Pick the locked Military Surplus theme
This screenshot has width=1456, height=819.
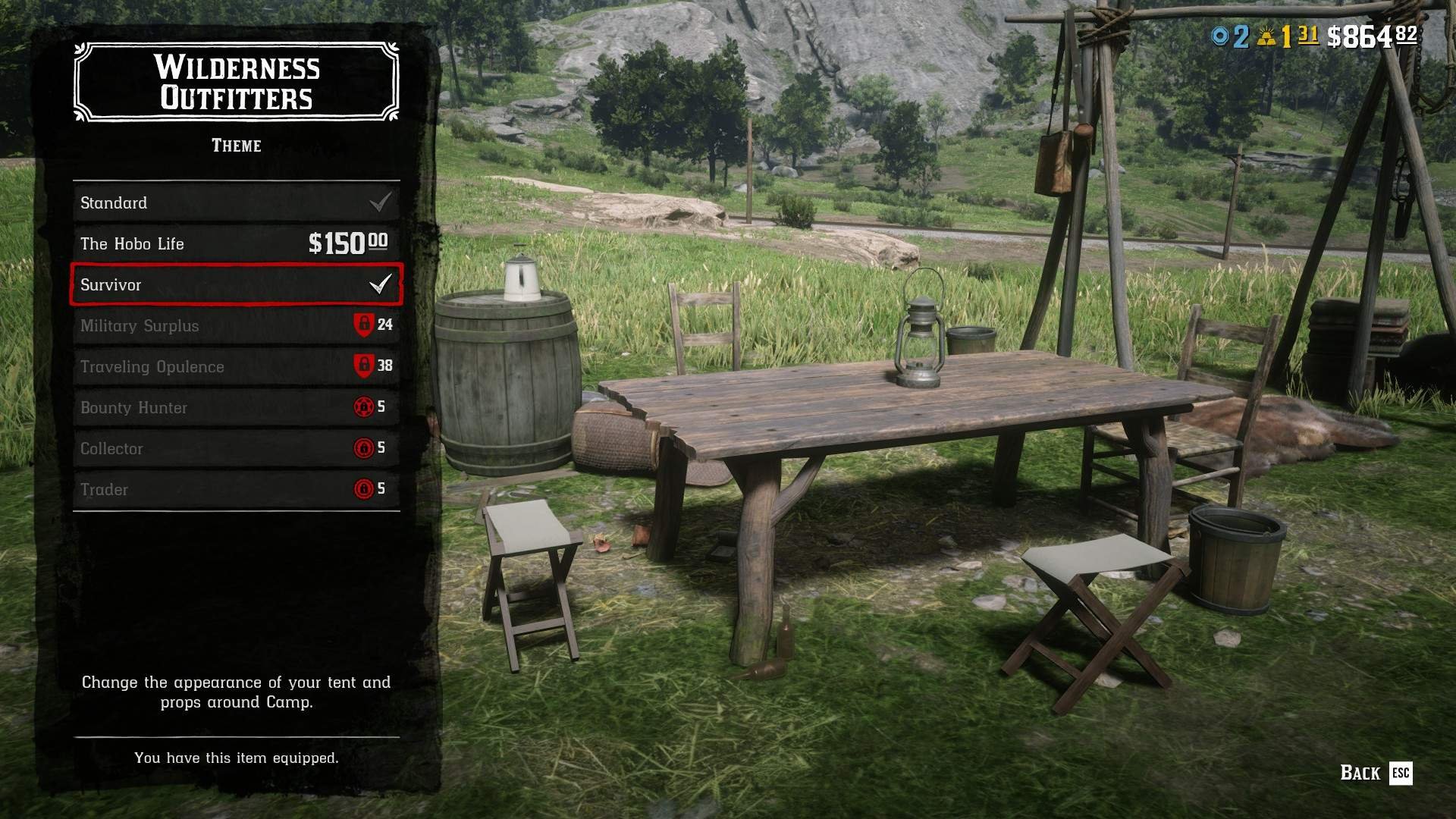(236, 325)
